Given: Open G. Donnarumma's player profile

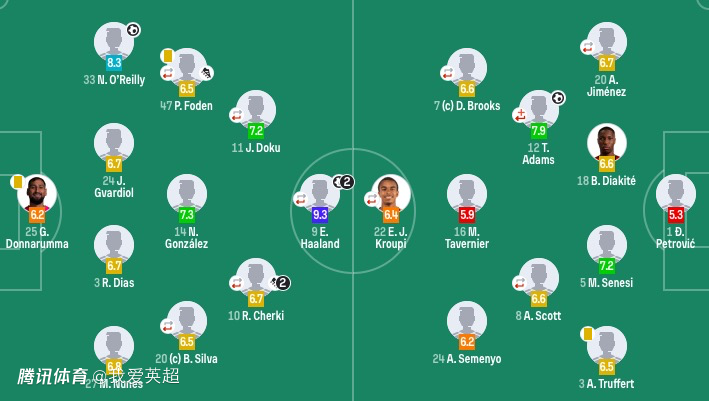Looking at the screenshot, I should [x=37, y=194].
